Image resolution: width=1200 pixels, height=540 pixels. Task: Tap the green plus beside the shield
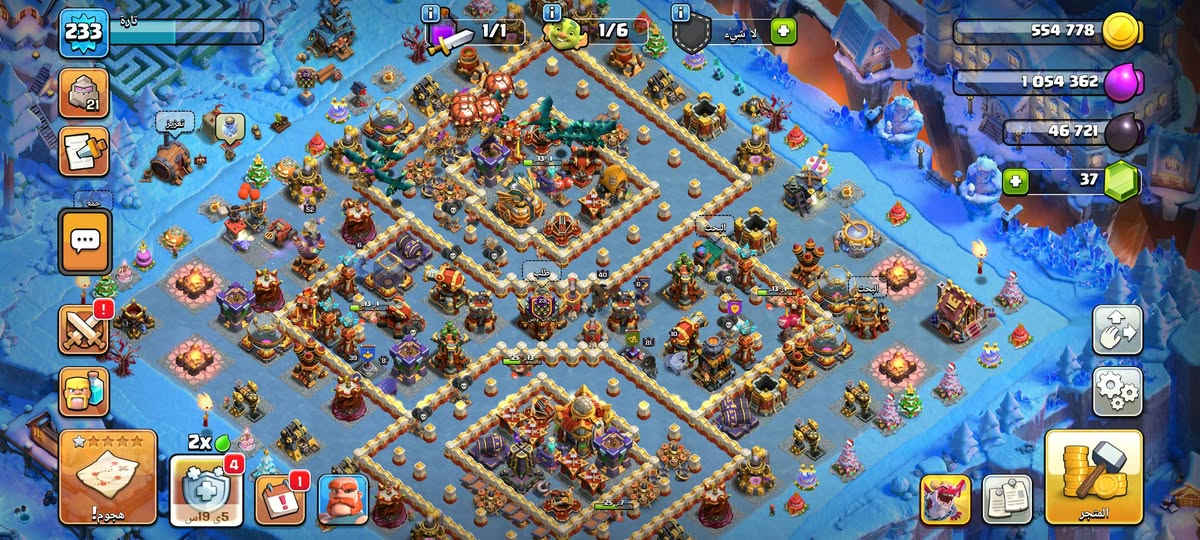(783, 31)
